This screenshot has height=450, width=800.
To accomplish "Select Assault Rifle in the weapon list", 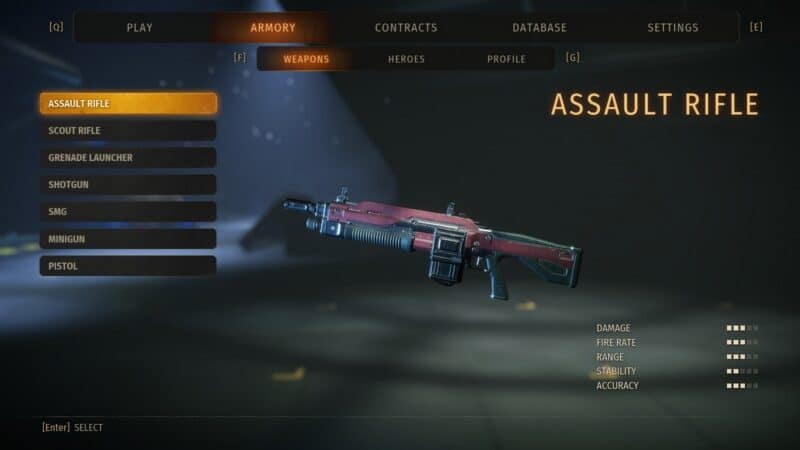I will click(128, 103).
